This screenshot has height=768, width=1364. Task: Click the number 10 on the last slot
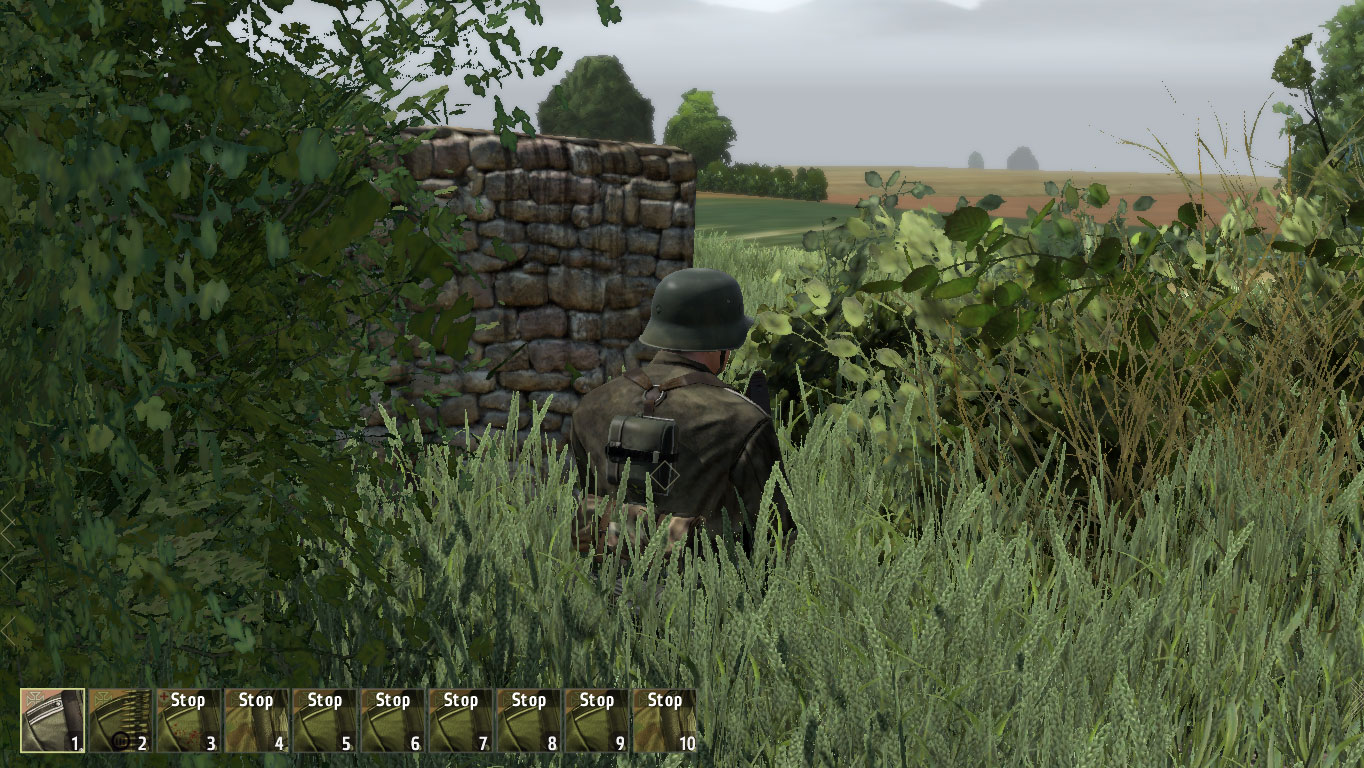coord(686,743)
